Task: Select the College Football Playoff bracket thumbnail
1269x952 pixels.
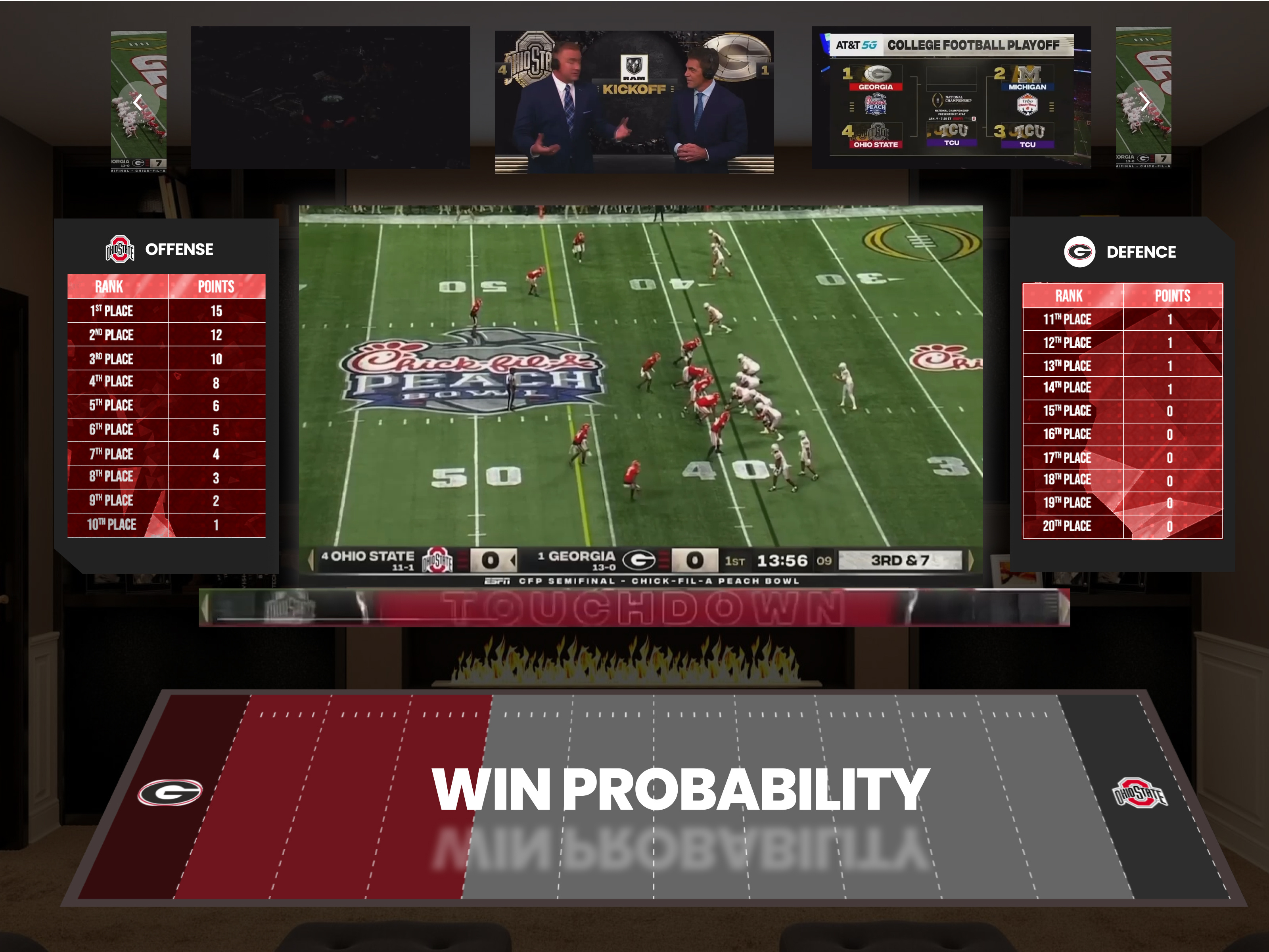Action: (949, 98)
